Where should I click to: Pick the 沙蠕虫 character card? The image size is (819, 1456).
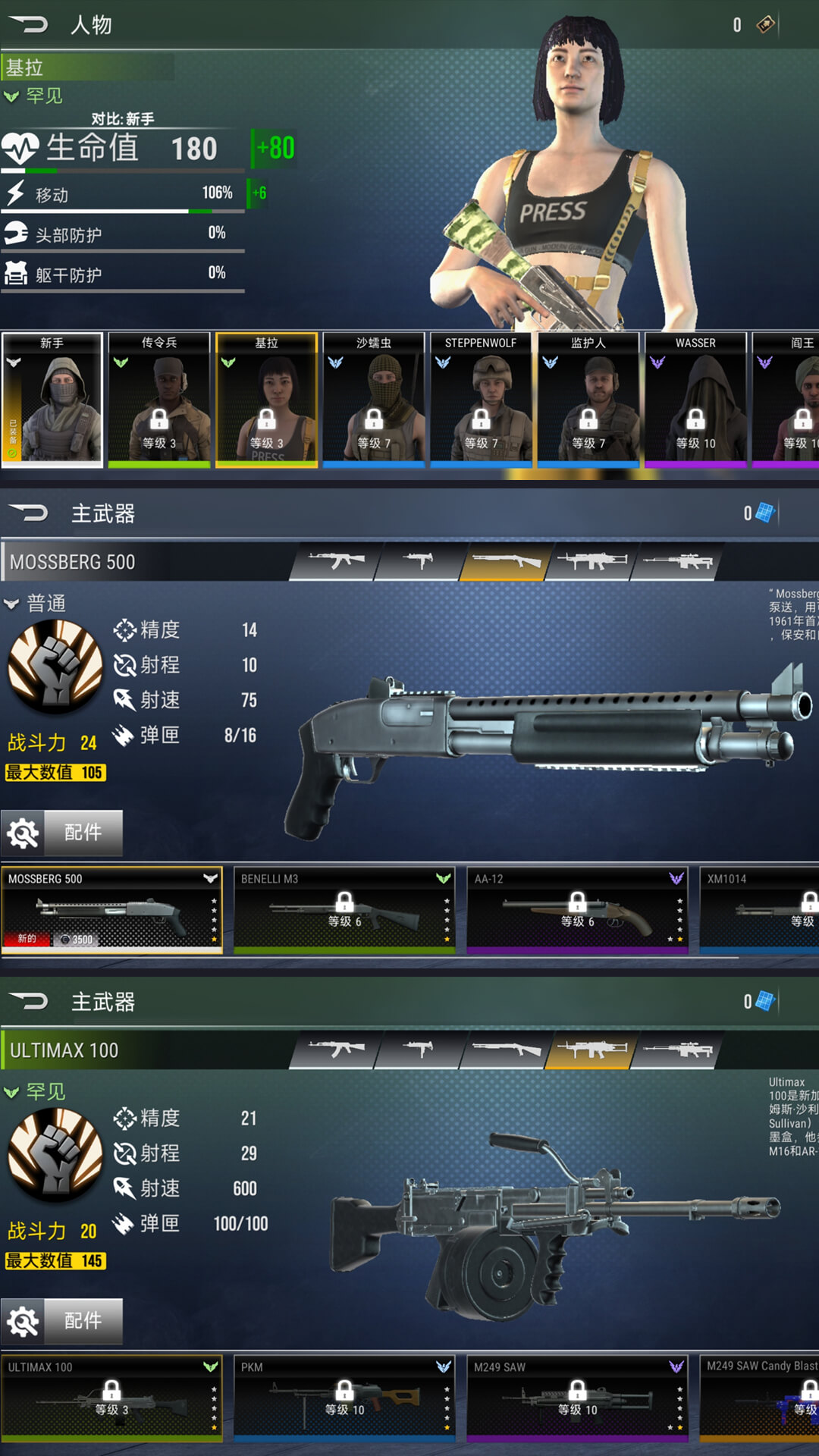point(374,400)
